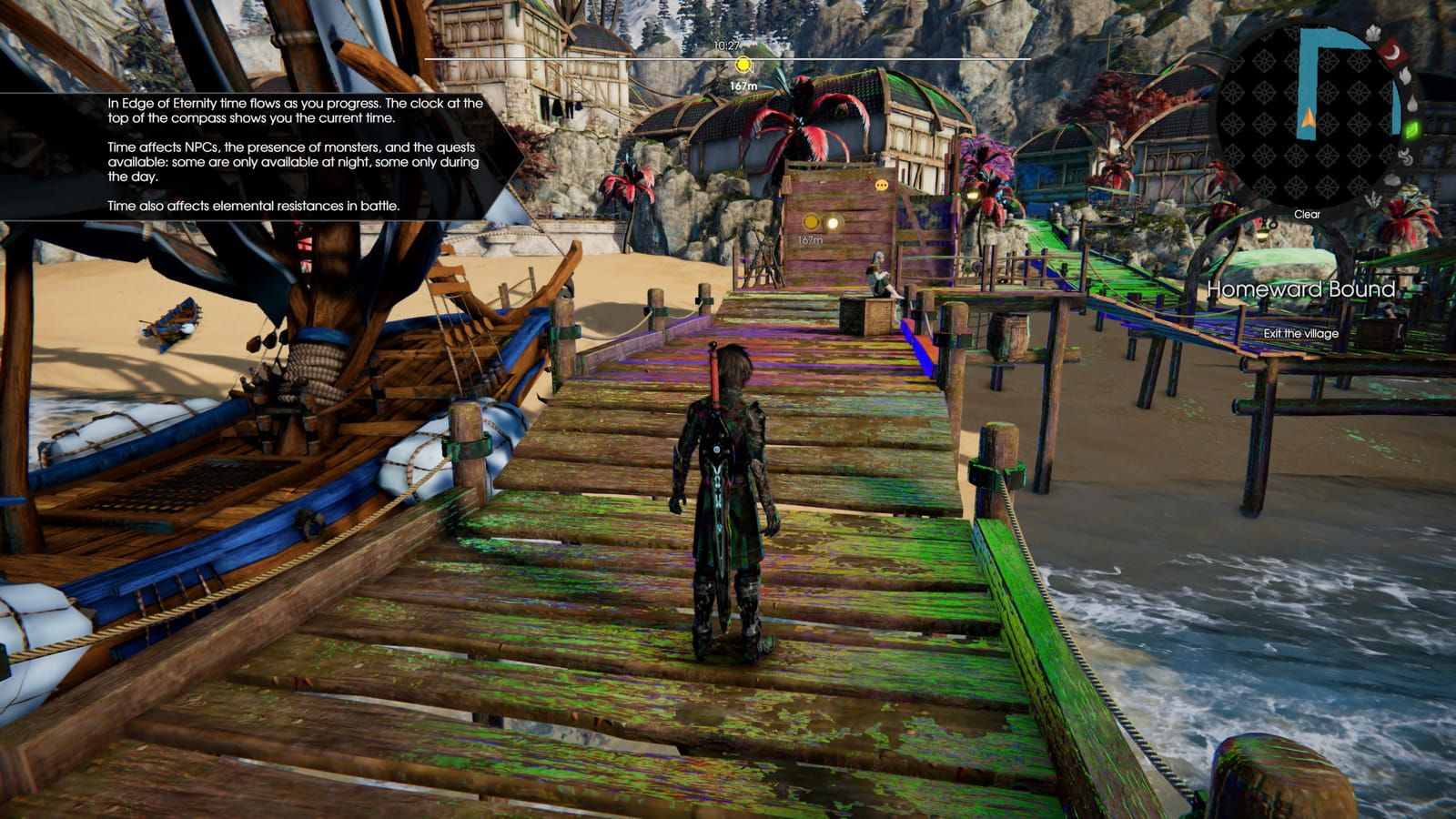1456x819 pixels.
Task: Select the lightning icon below the minimap
Action: tap(1373, 198)
